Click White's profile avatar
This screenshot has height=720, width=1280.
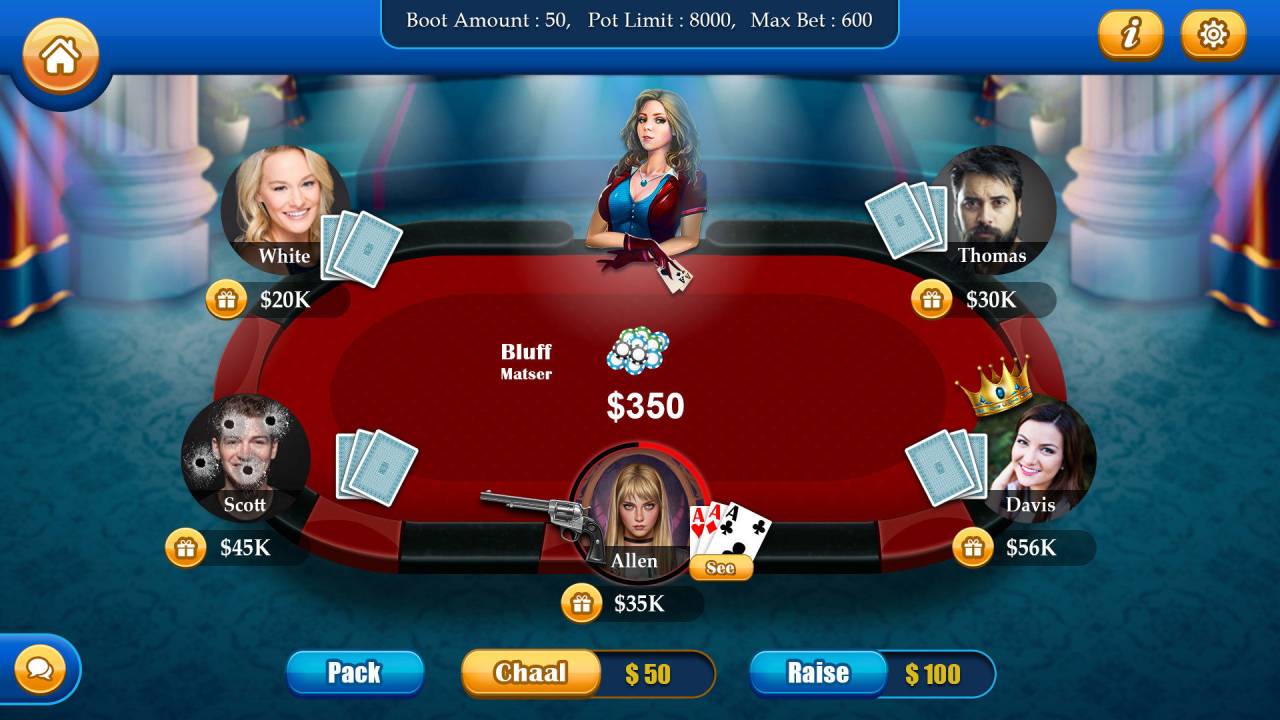[283, 206]
